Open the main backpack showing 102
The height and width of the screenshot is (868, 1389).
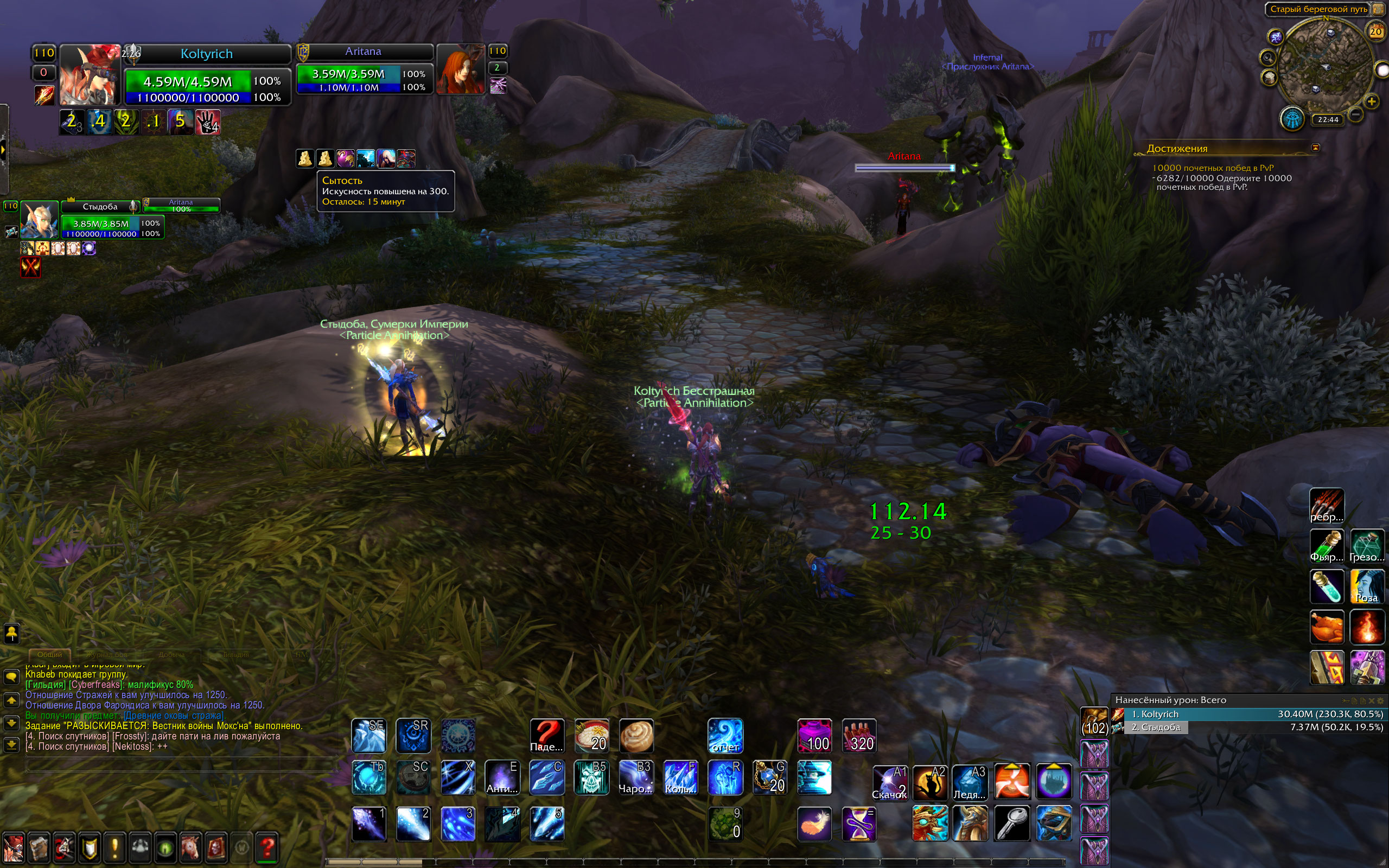[1094, 722]
